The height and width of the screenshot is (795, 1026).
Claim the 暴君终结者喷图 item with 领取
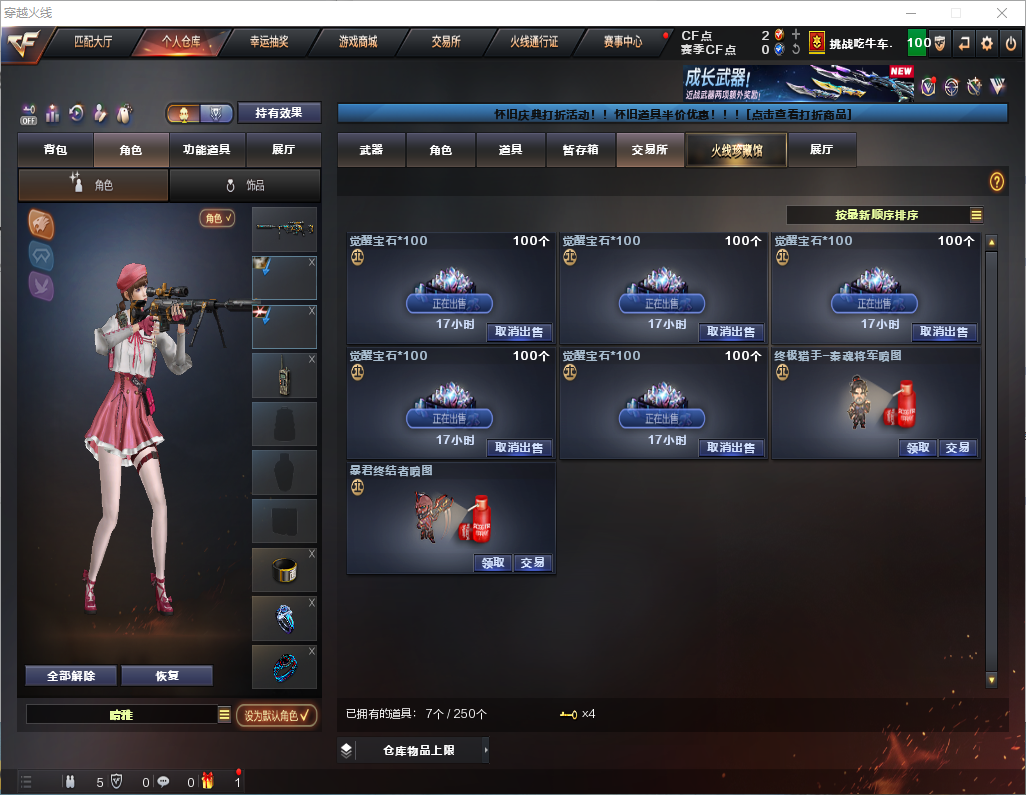[x=493, y=563]
